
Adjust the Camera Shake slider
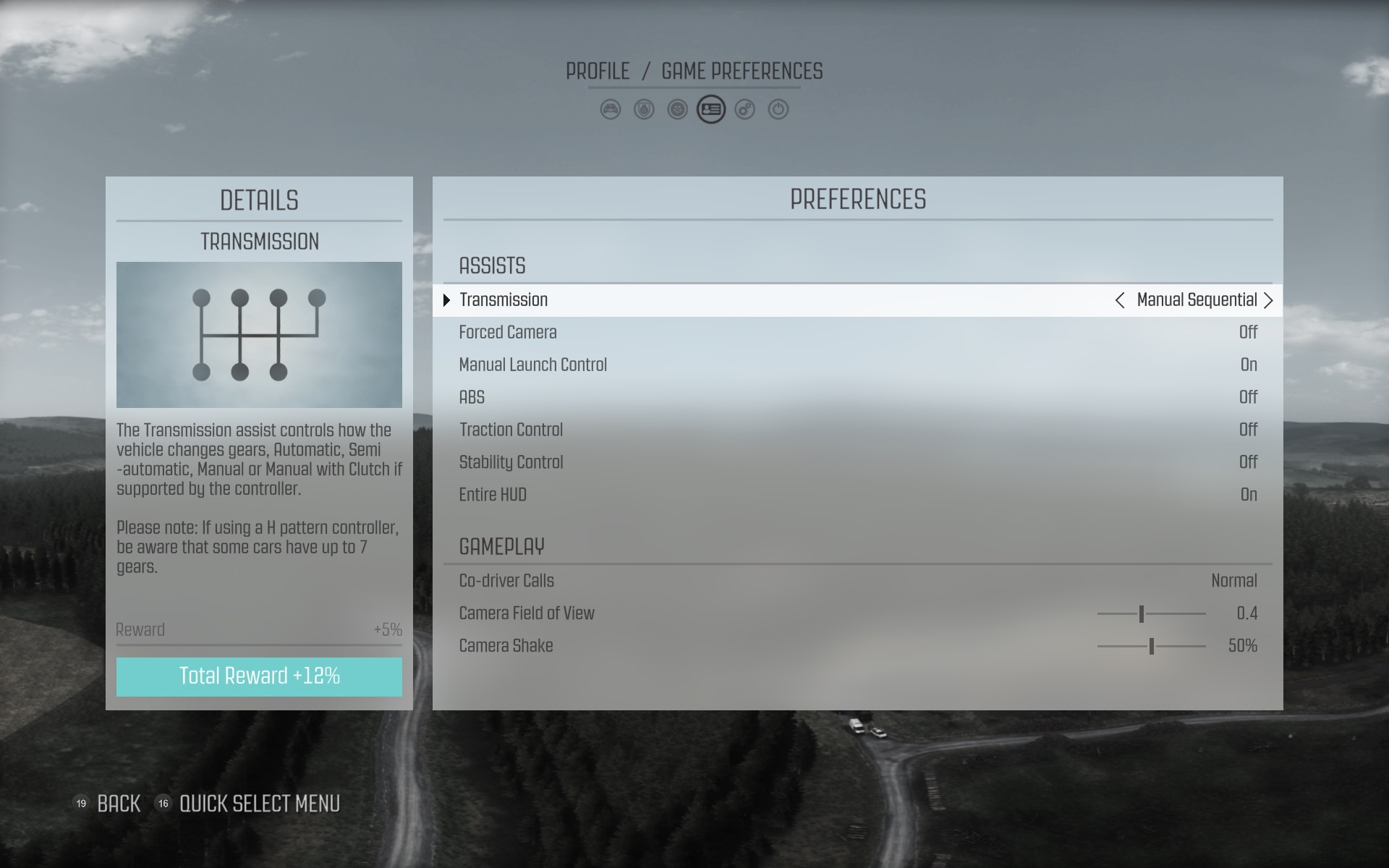click(1151, 647)
